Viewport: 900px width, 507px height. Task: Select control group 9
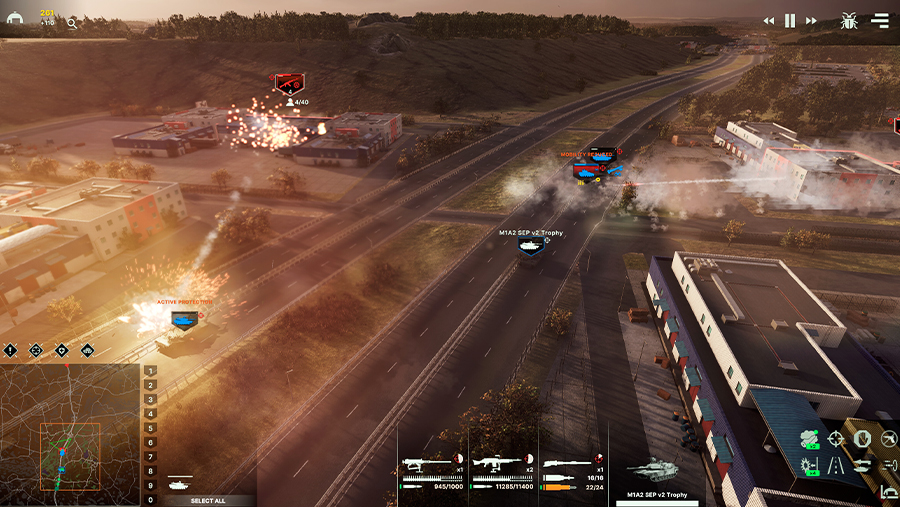click(x=151, y=485)
